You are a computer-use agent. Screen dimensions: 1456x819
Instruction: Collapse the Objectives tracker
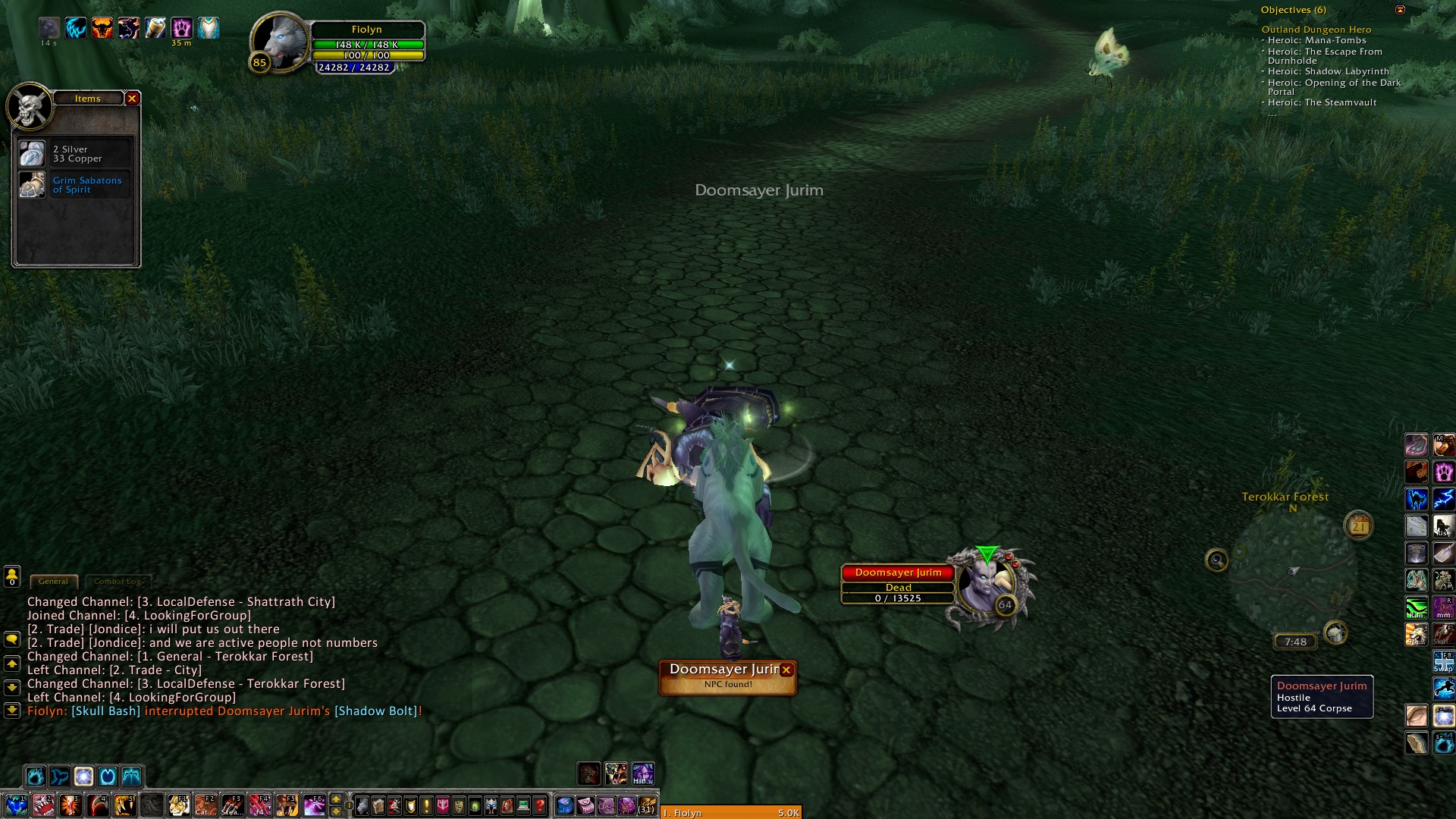[1400, 10]
